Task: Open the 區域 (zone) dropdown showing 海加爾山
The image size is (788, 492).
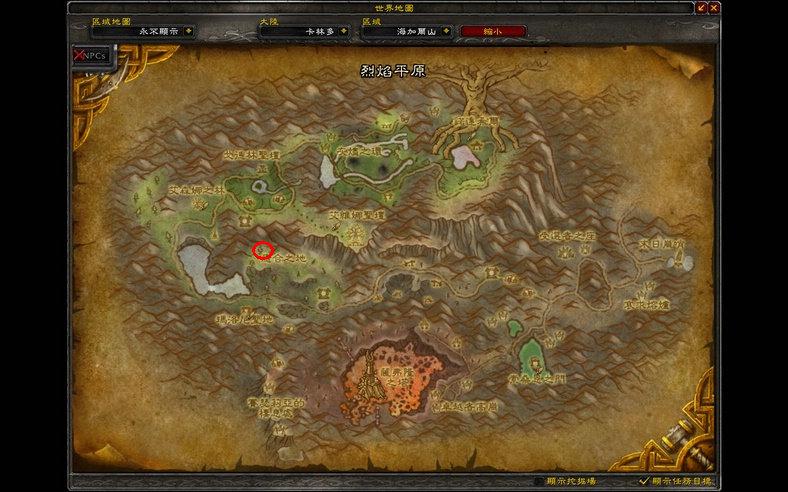Action: (447, 31)
